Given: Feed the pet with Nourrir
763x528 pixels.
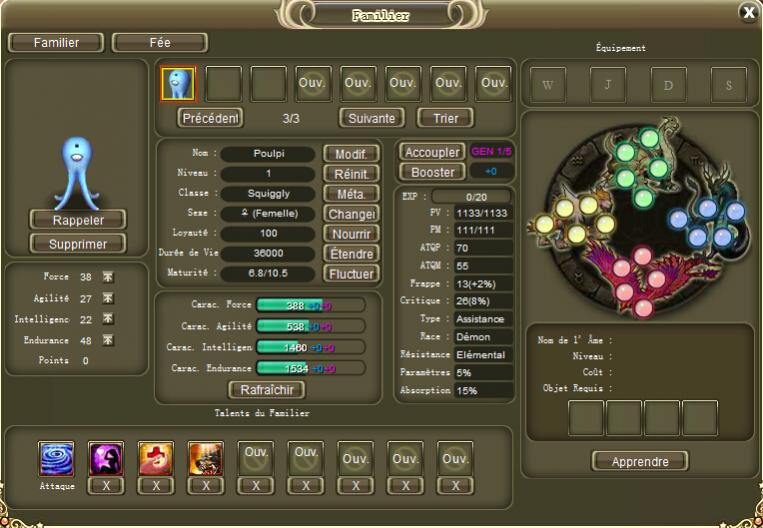Looking at the screenshot, I should [x=351, y=234].
